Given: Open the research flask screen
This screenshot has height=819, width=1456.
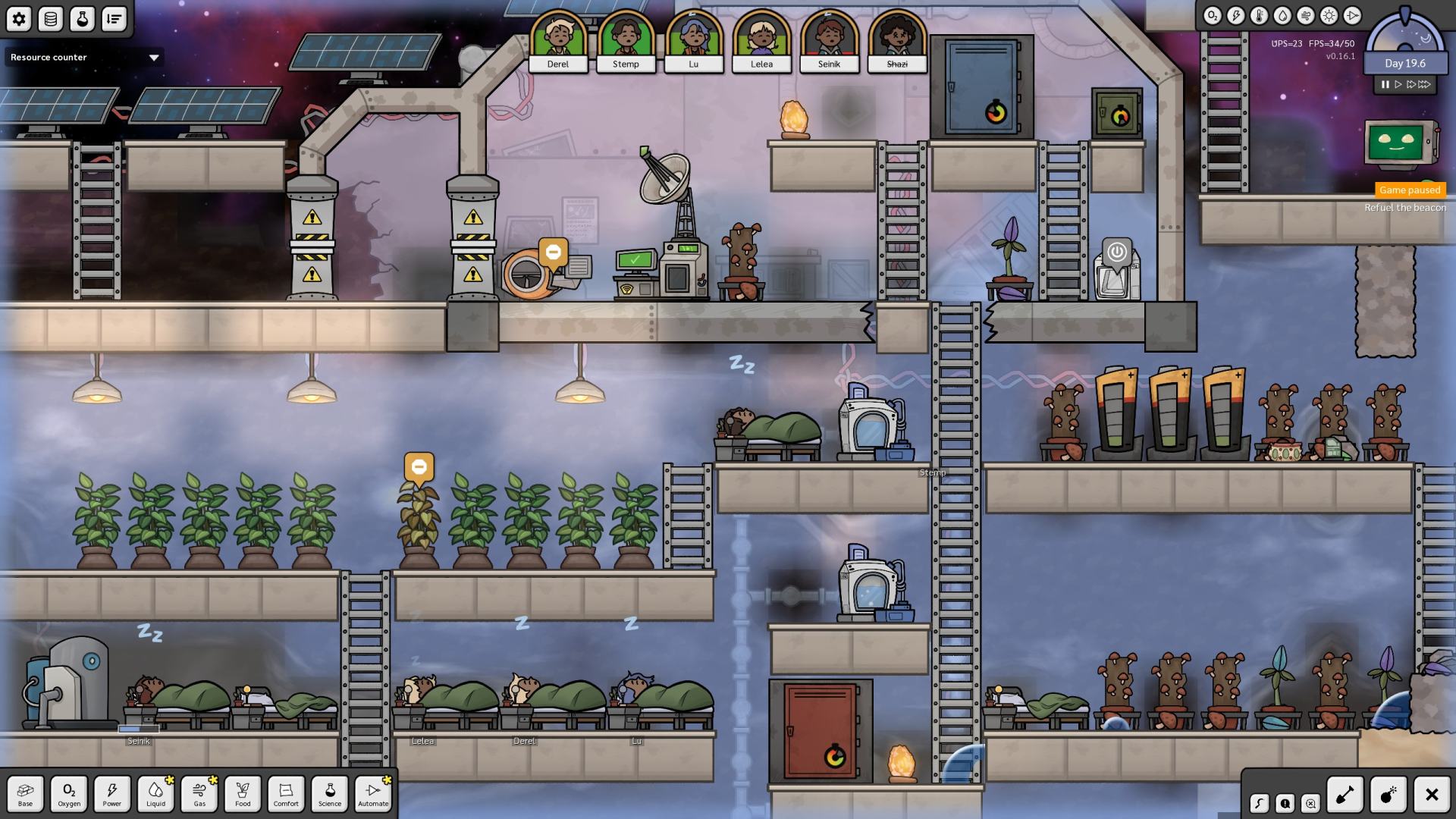Looking at the screenshot, I should [x=82, y=19].
